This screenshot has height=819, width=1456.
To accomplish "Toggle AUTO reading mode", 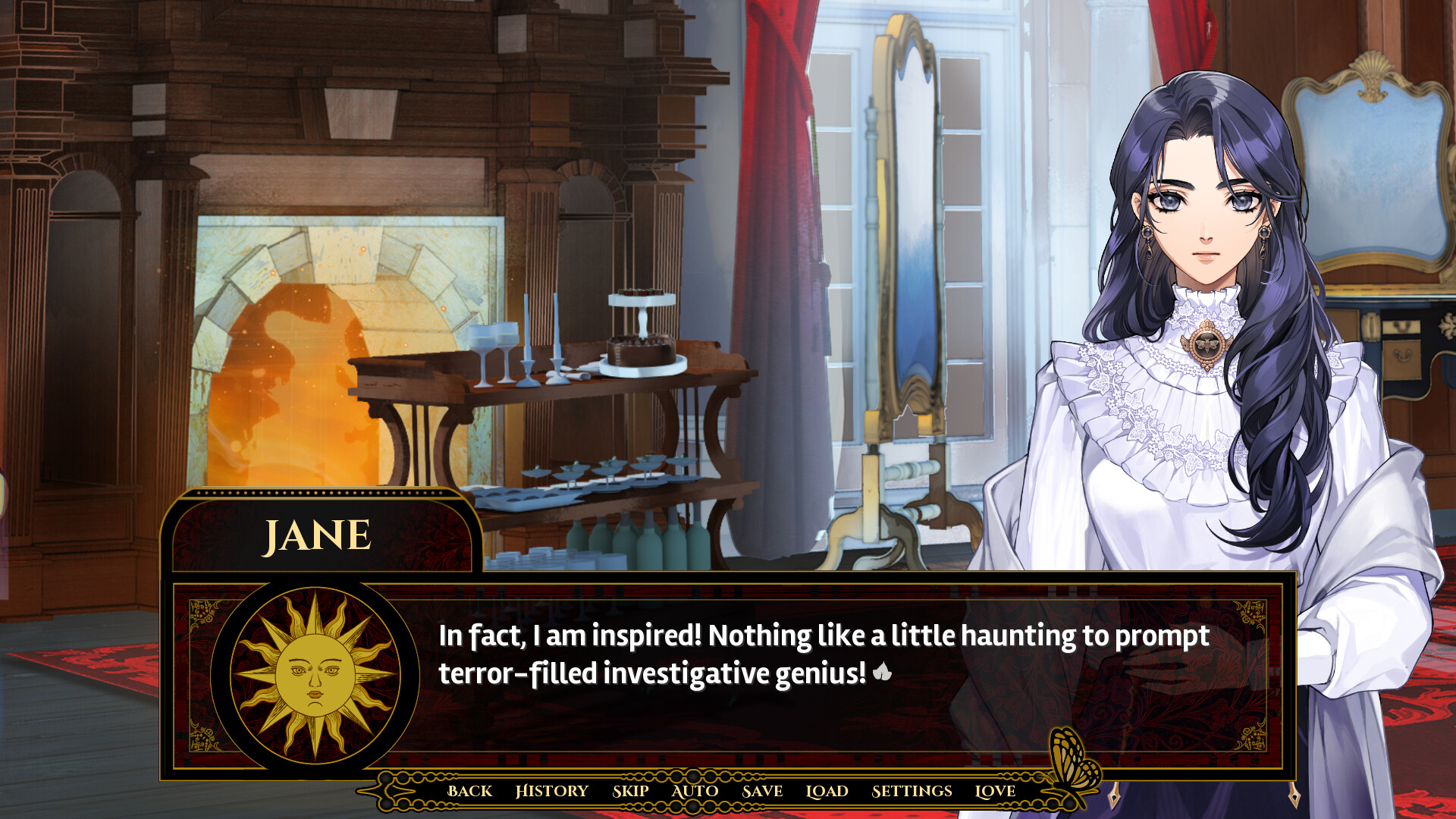I will (694, 791).
